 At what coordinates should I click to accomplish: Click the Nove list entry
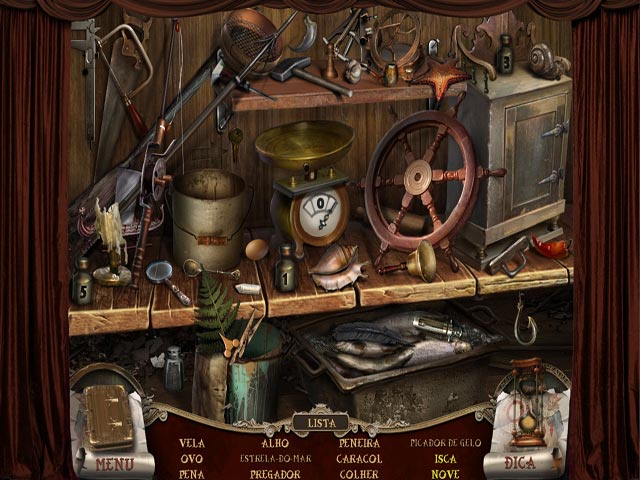(x=445, y=474)
